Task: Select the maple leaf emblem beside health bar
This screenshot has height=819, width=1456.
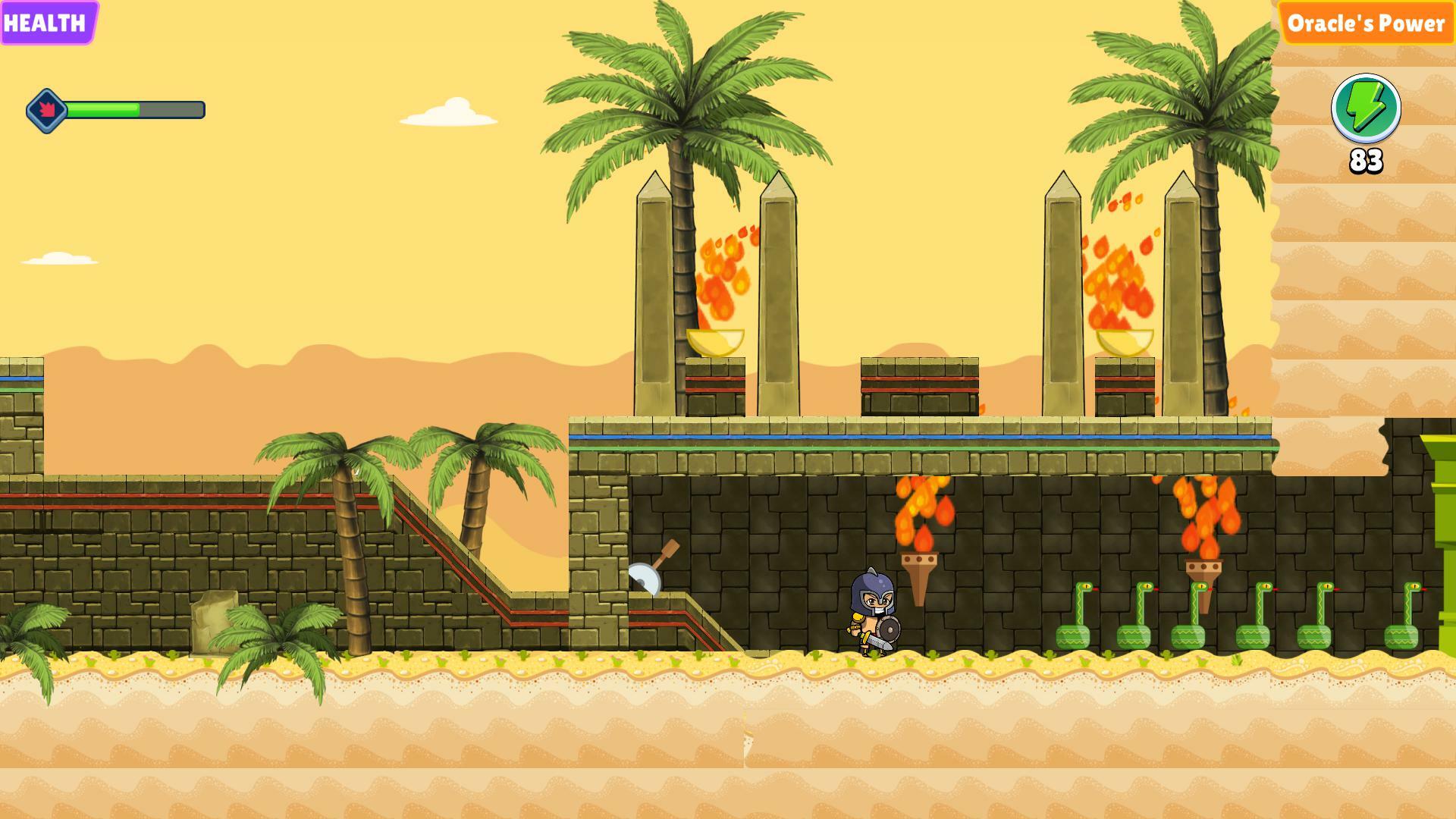Action: (x=47, y=108)
